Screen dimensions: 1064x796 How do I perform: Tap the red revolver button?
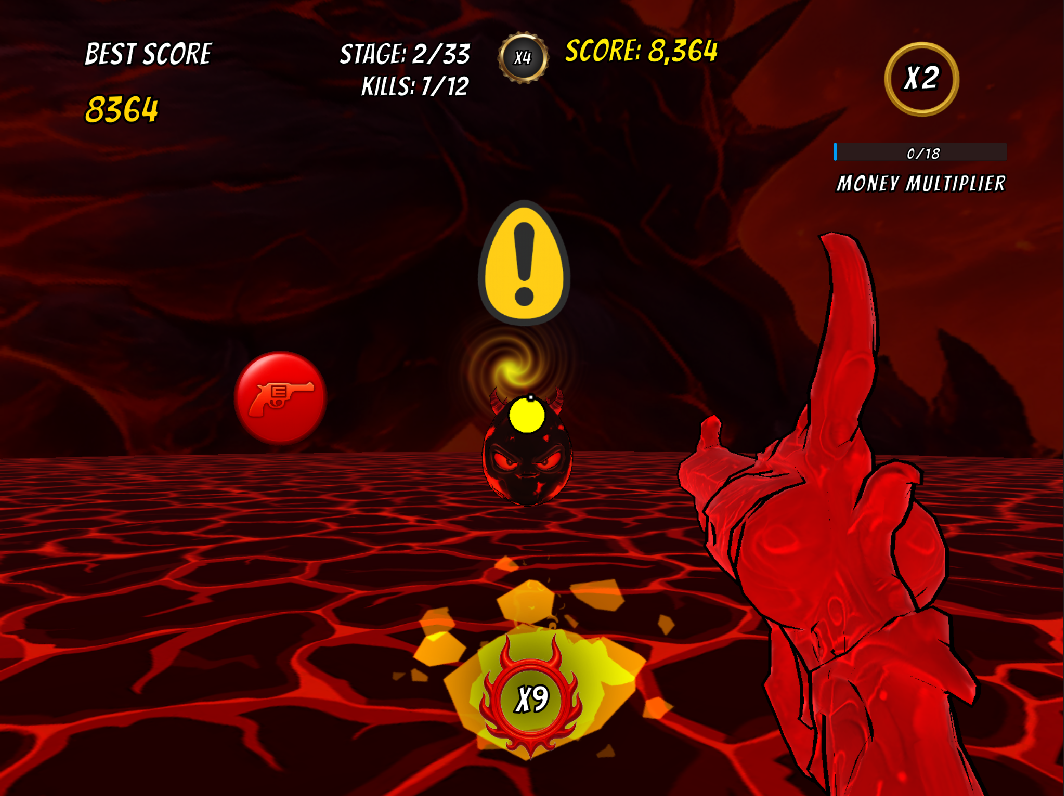coord(281,398)
